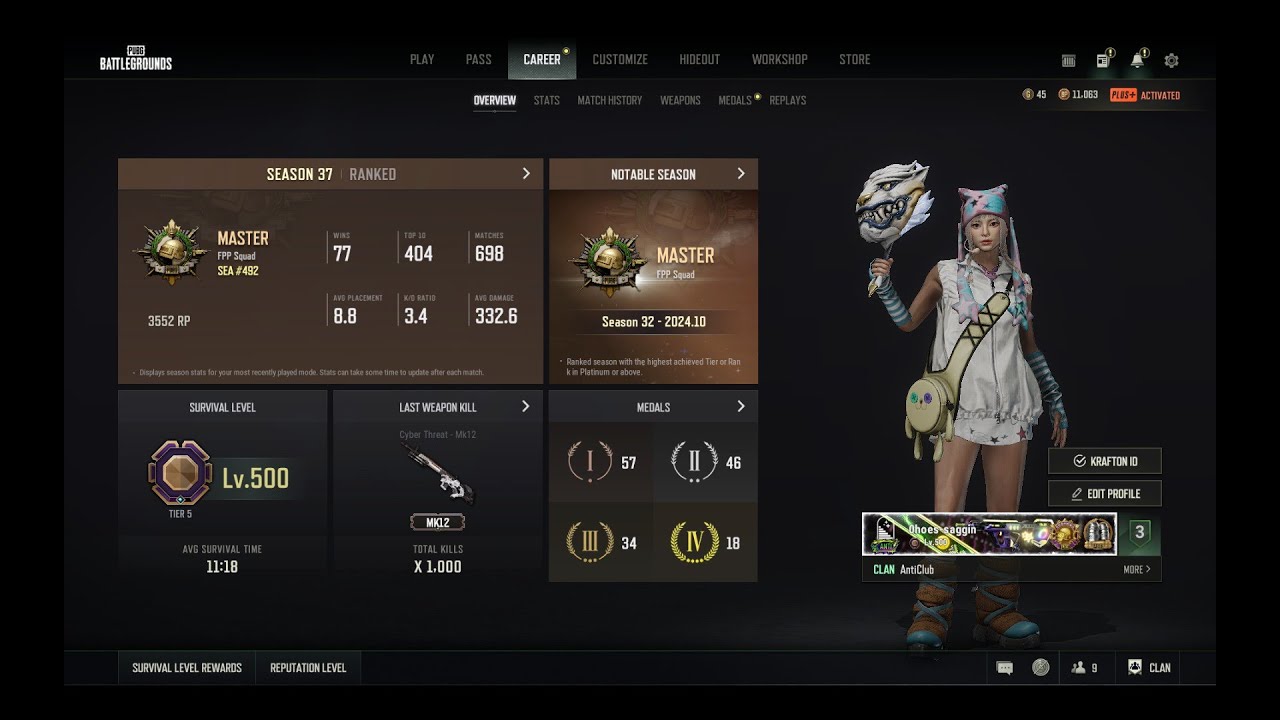Image resolution: width=1280 pixels, height=720 pixels.
Task: Open the Notable Season details
Action: pyautogui.click(x=741, y=174)
